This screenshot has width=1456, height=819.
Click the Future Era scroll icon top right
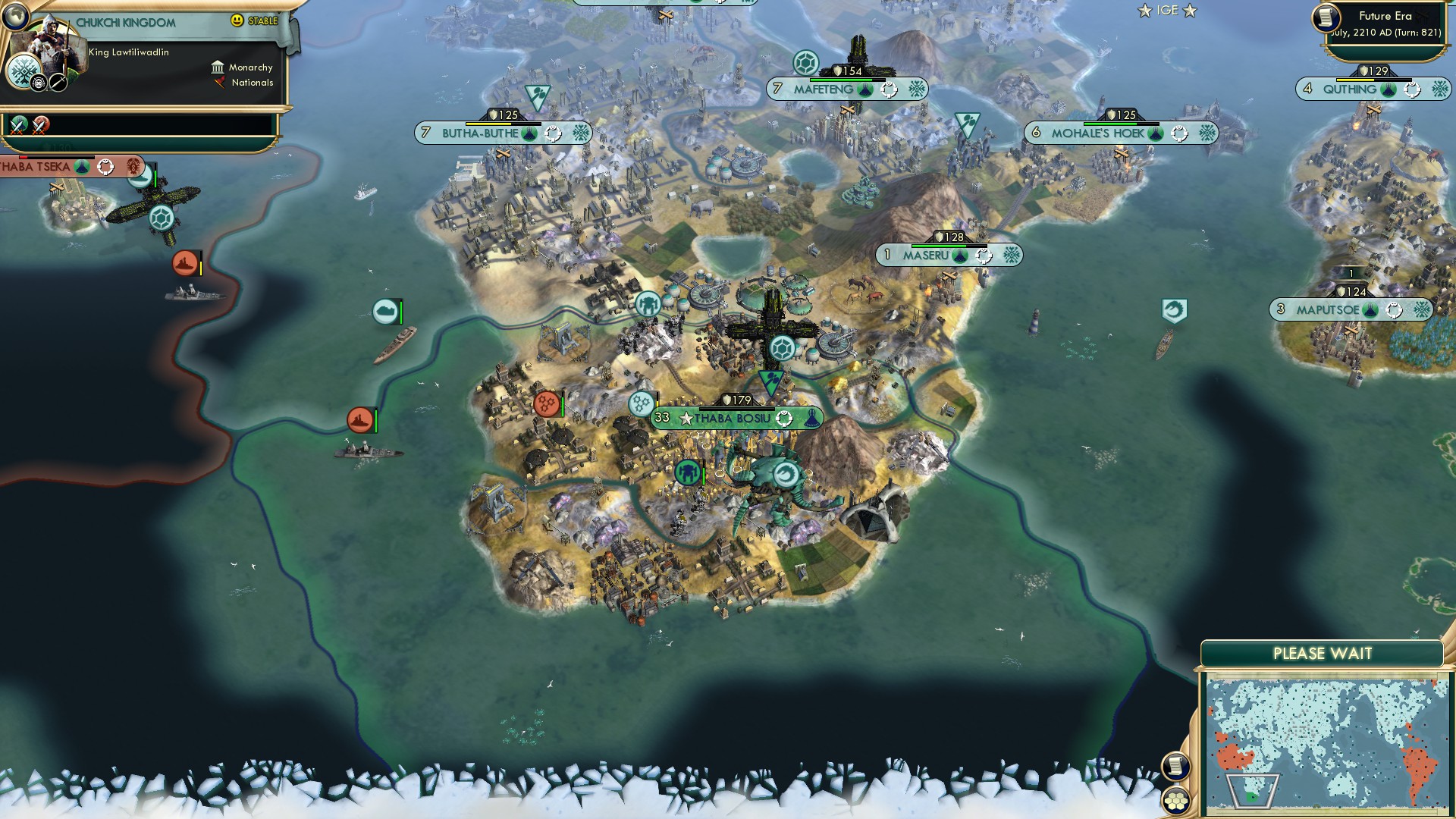pos(1327,18)
